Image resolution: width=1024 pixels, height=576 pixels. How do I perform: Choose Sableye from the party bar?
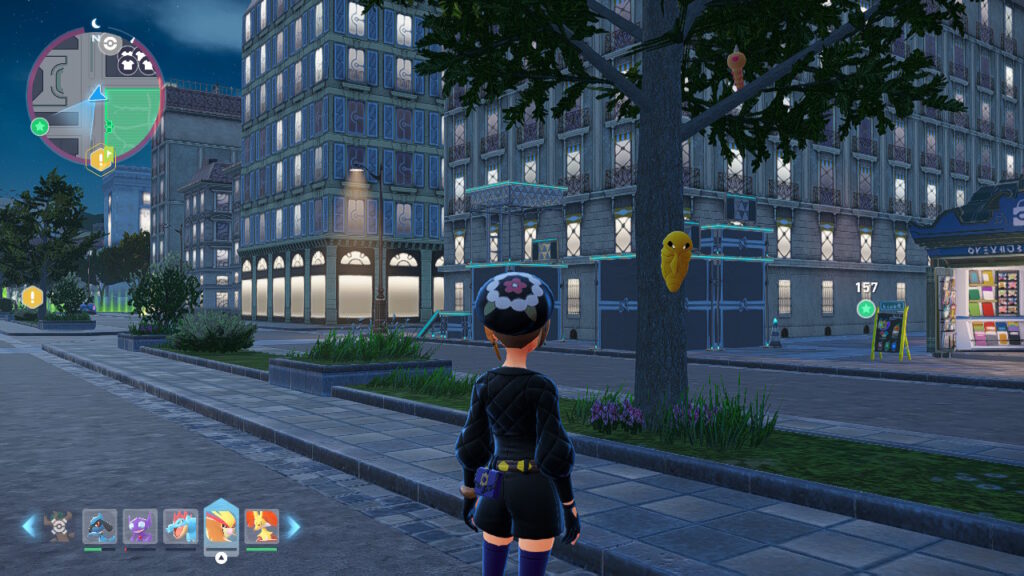(x=140, y=525)
